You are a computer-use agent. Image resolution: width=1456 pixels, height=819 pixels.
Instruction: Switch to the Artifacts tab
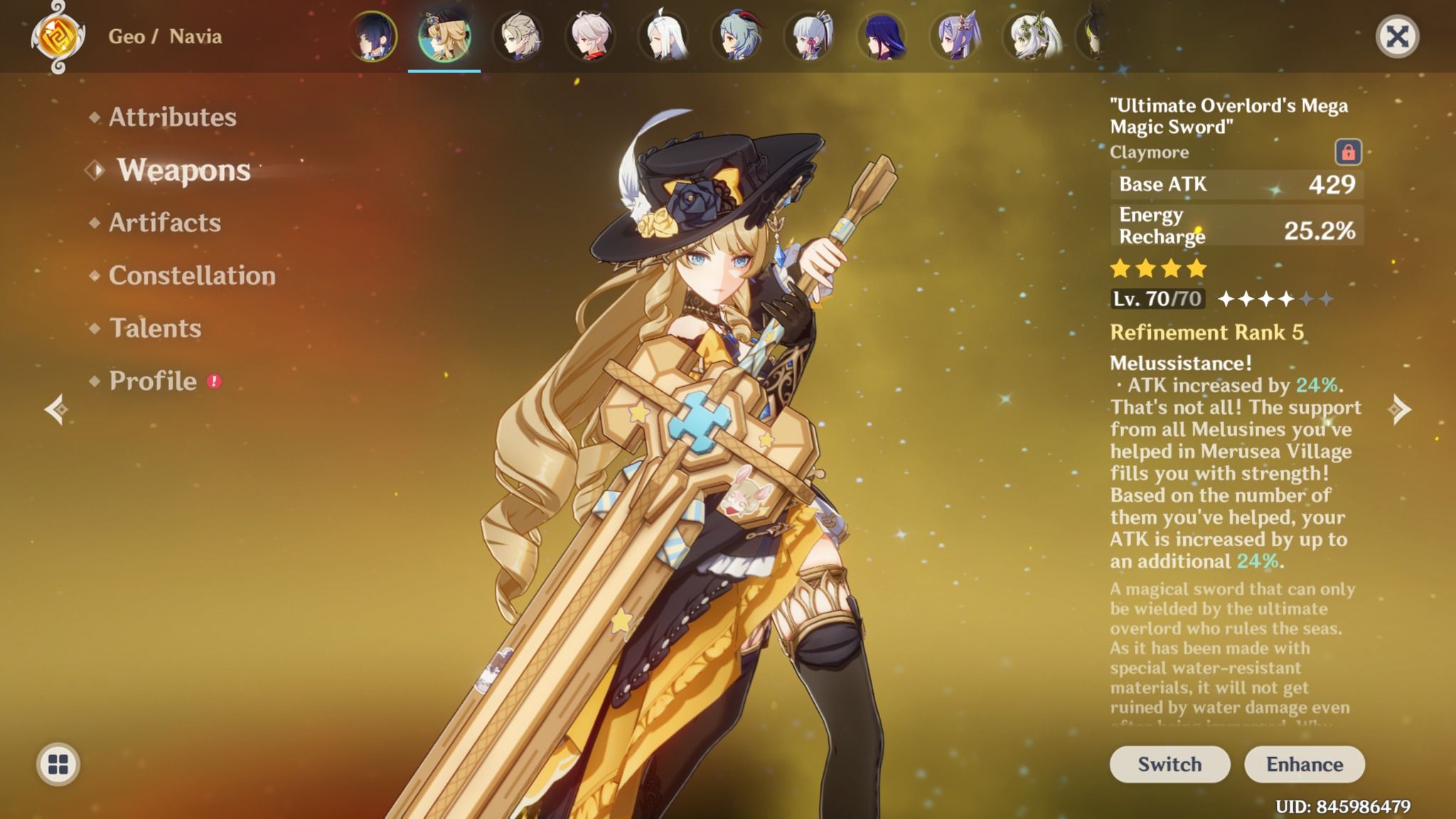click(x=163, y=223)
